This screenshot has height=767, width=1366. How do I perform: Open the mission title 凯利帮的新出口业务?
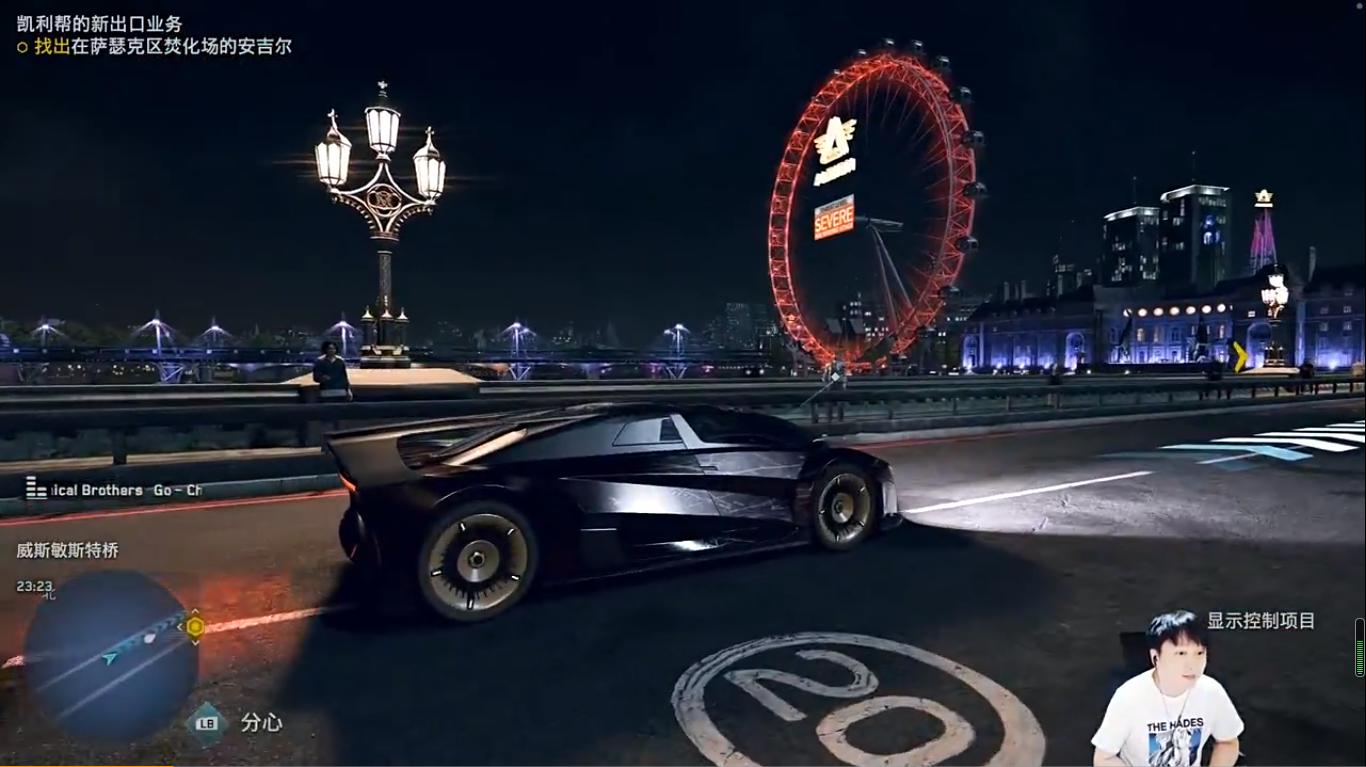(100, 23)
